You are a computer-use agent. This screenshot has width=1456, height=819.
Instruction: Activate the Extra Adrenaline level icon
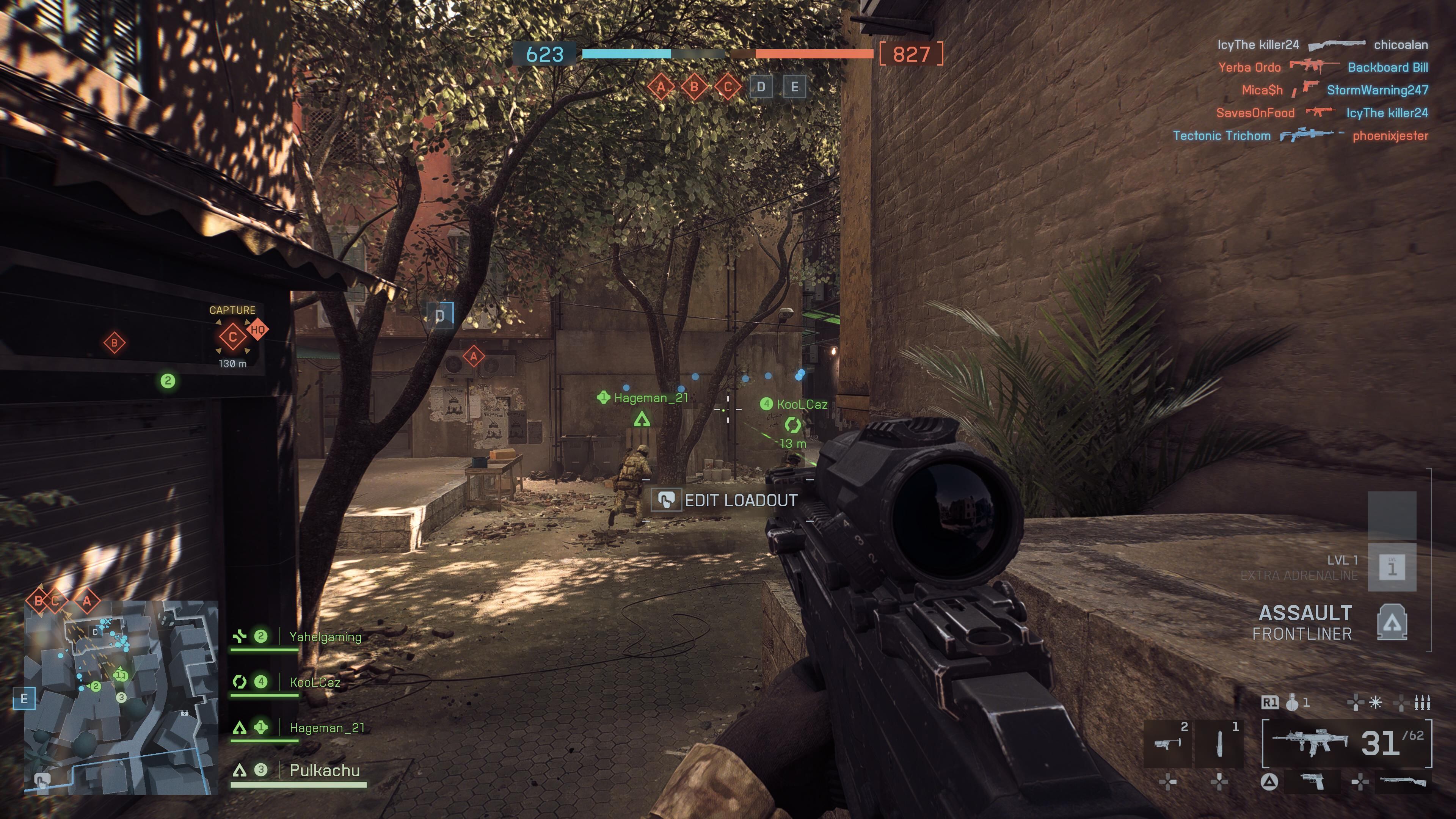1392,567
